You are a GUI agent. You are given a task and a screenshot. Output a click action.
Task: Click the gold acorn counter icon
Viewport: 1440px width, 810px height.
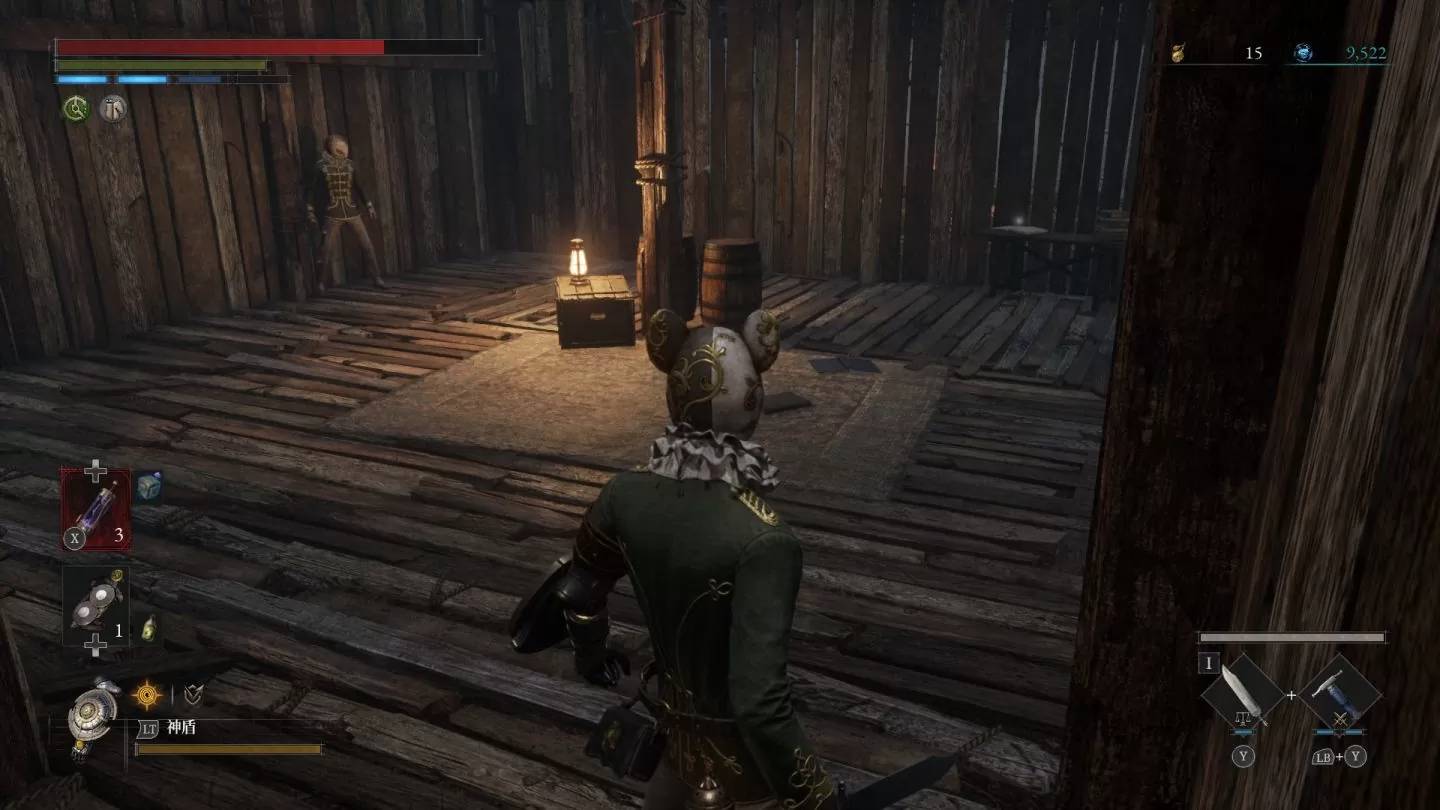click(x=1179, y=53)
